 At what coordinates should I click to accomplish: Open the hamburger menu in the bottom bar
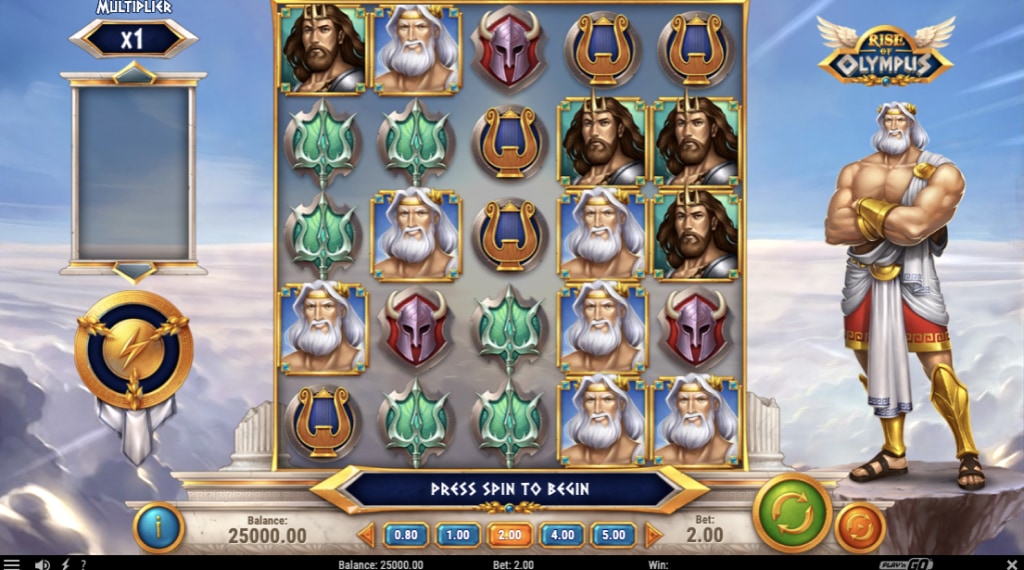click(12, 564)
